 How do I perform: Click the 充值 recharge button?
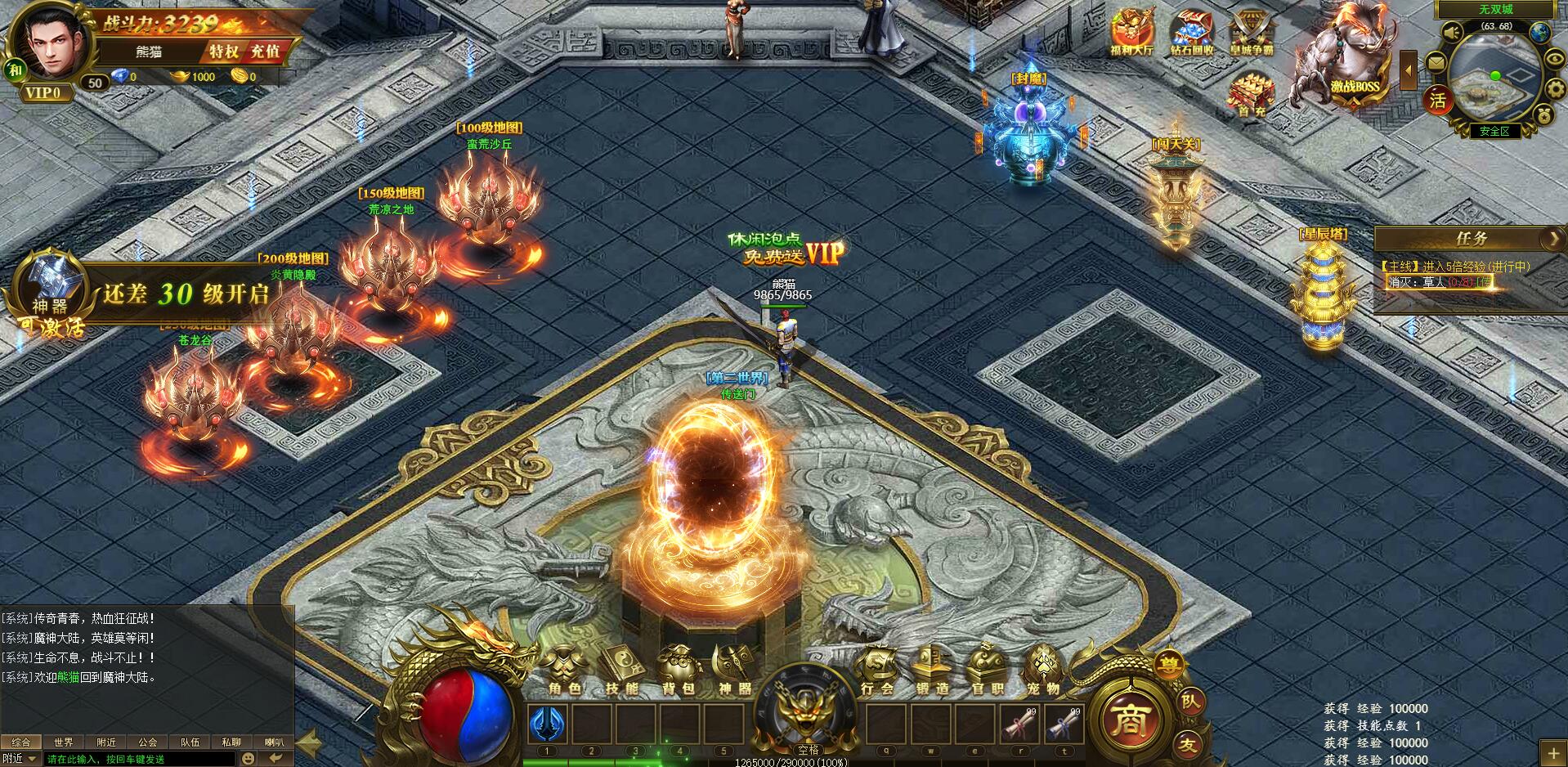click(265, 52)
